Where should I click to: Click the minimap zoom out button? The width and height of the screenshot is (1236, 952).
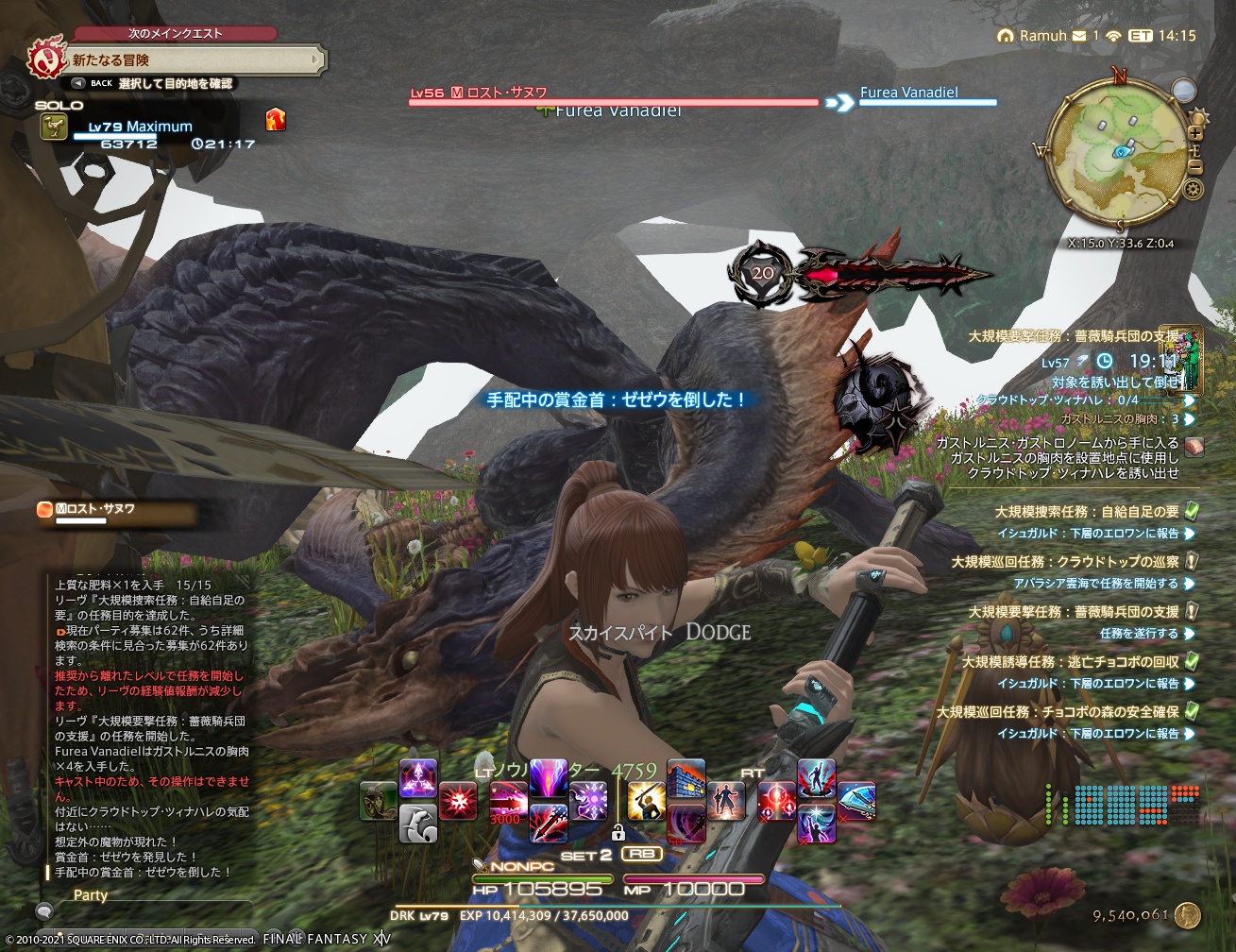coord(1196,166)
